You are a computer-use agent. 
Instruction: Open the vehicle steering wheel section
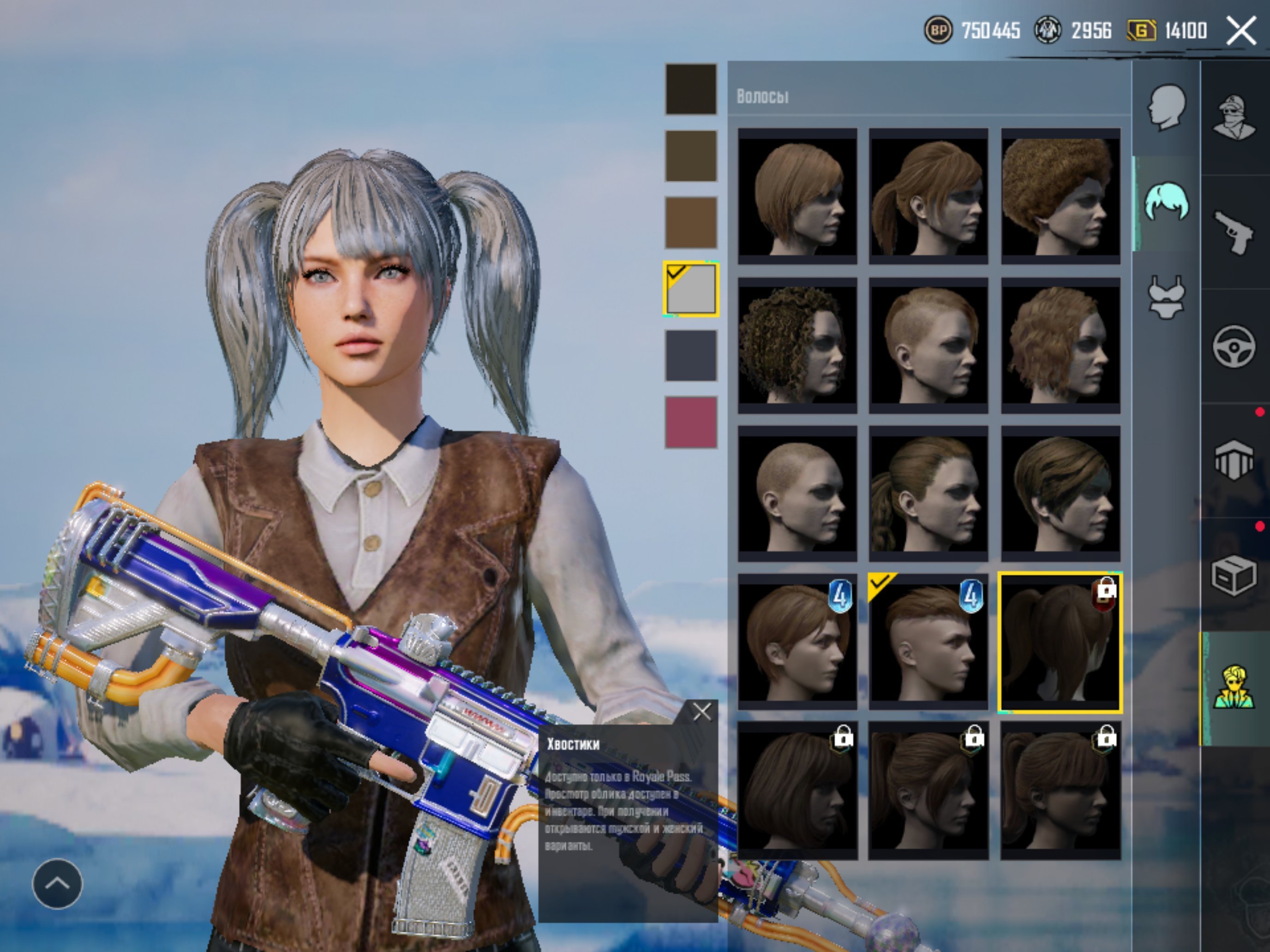point(1234,345)
